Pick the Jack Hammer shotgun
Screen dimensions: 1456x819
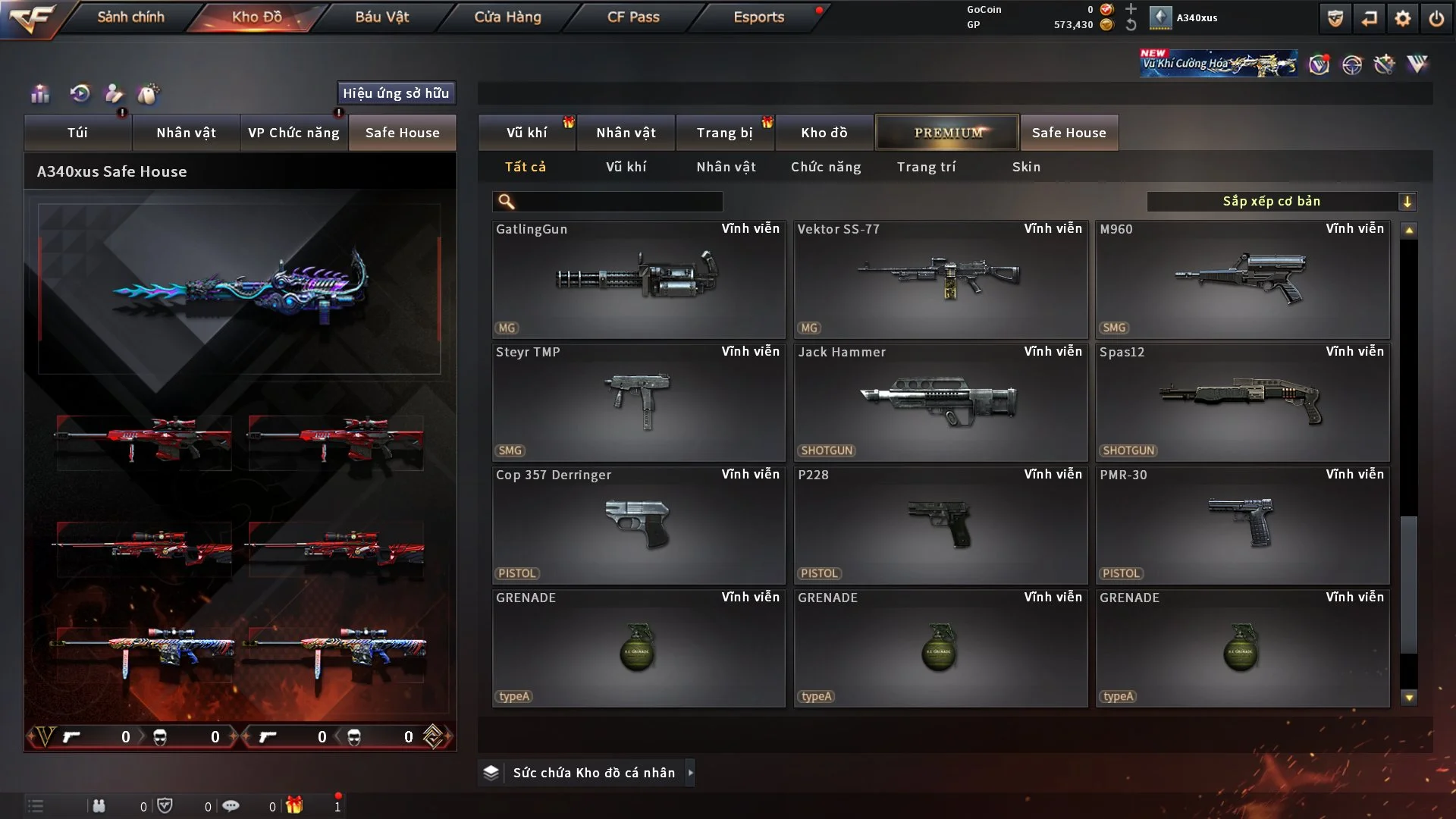tap(940, 402)
